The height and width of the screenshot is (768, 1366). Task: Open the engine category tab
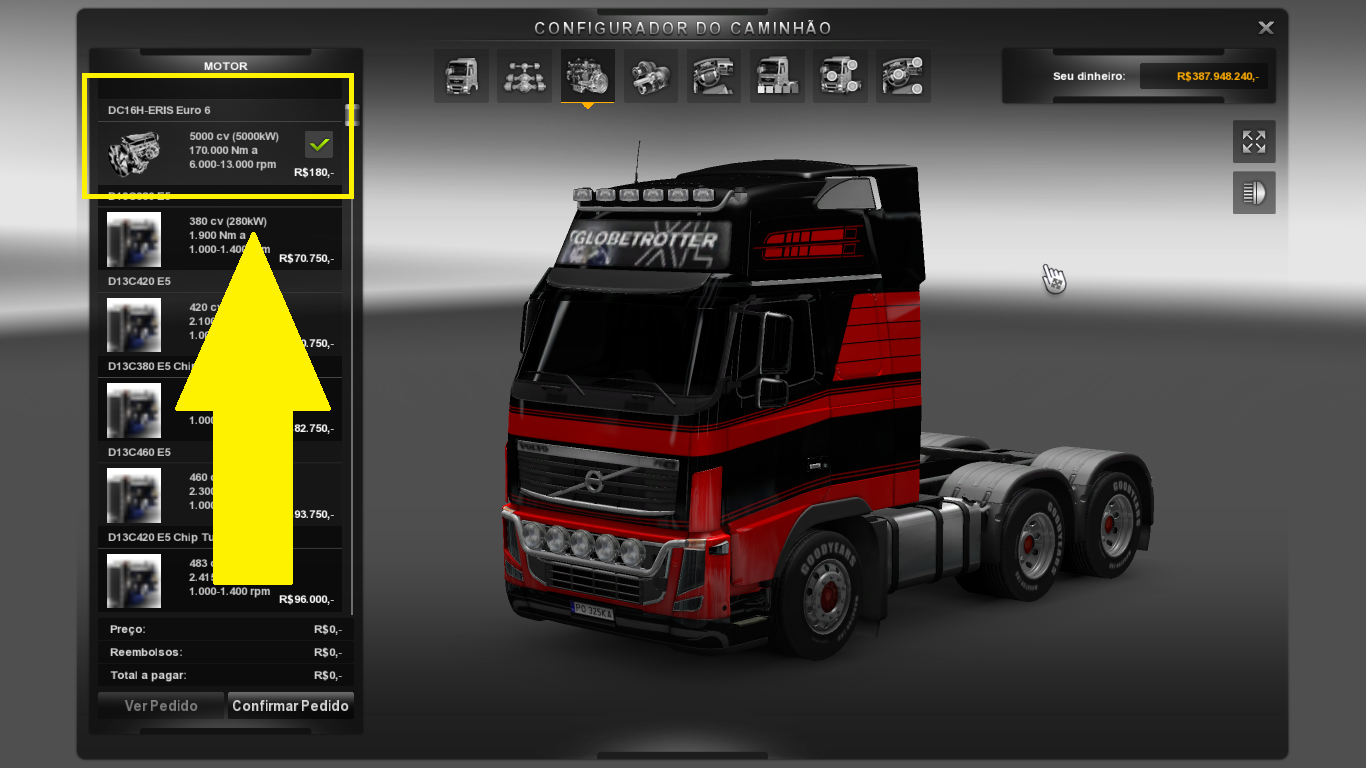pos(587,75)
